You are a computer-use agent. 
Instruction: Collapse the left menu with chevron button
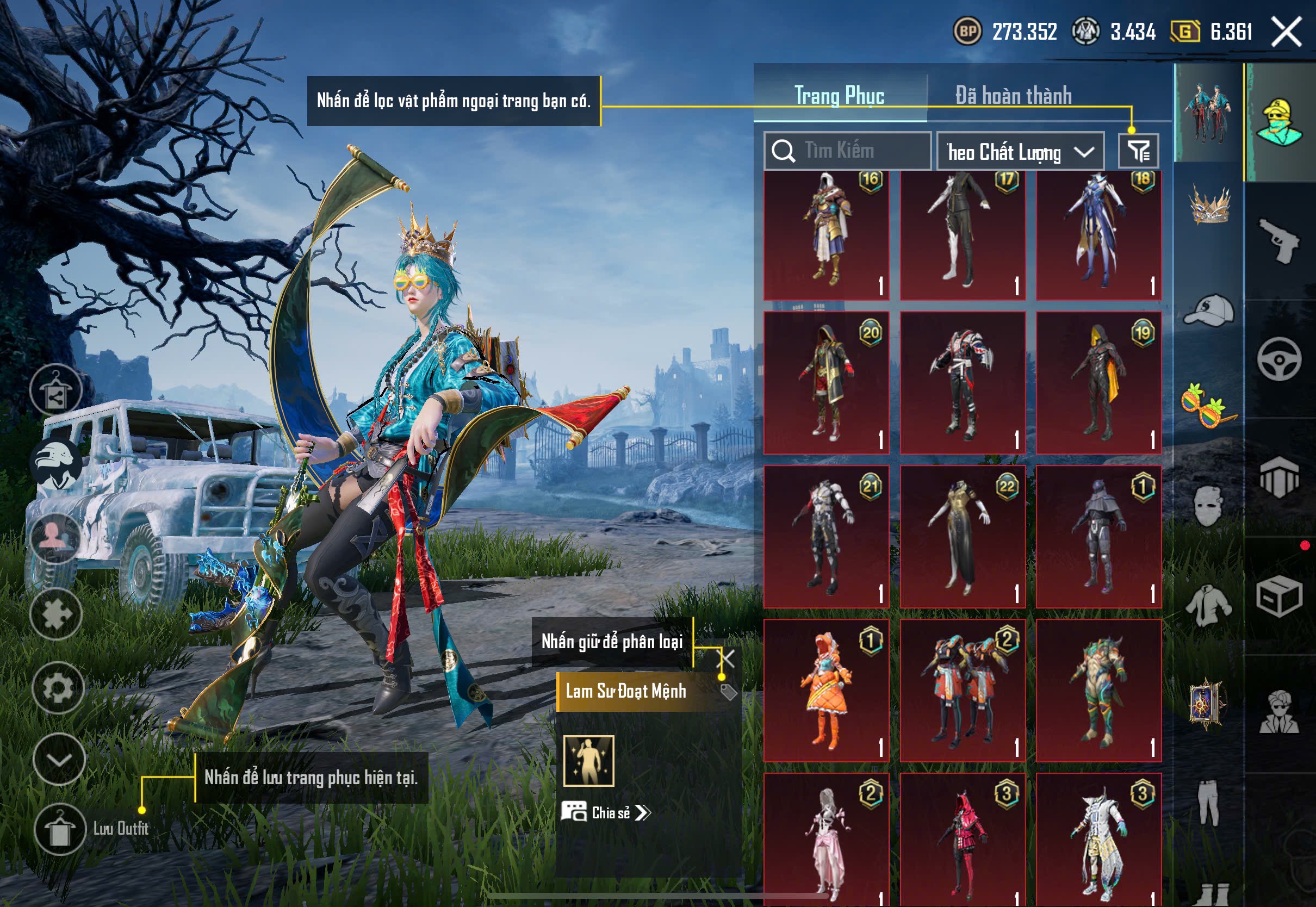point(59,759)
